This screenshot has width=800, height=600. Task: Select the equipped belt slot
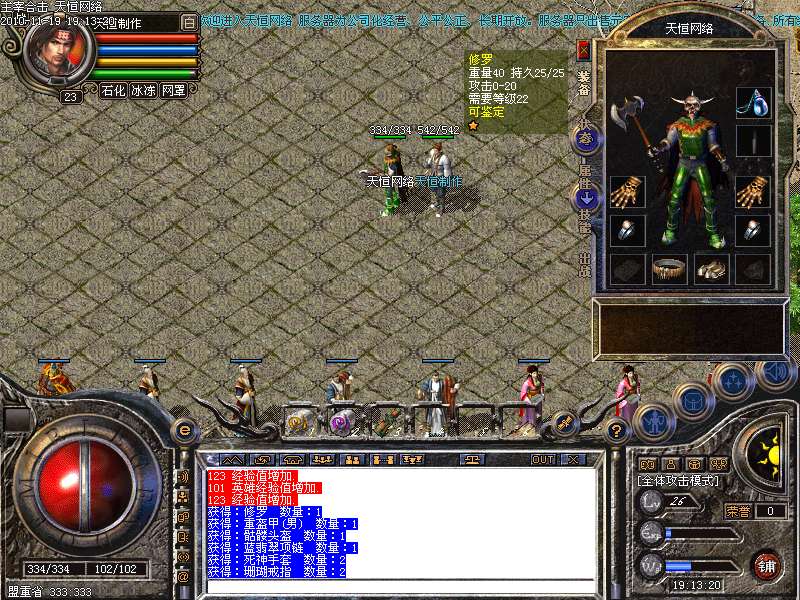669,268
